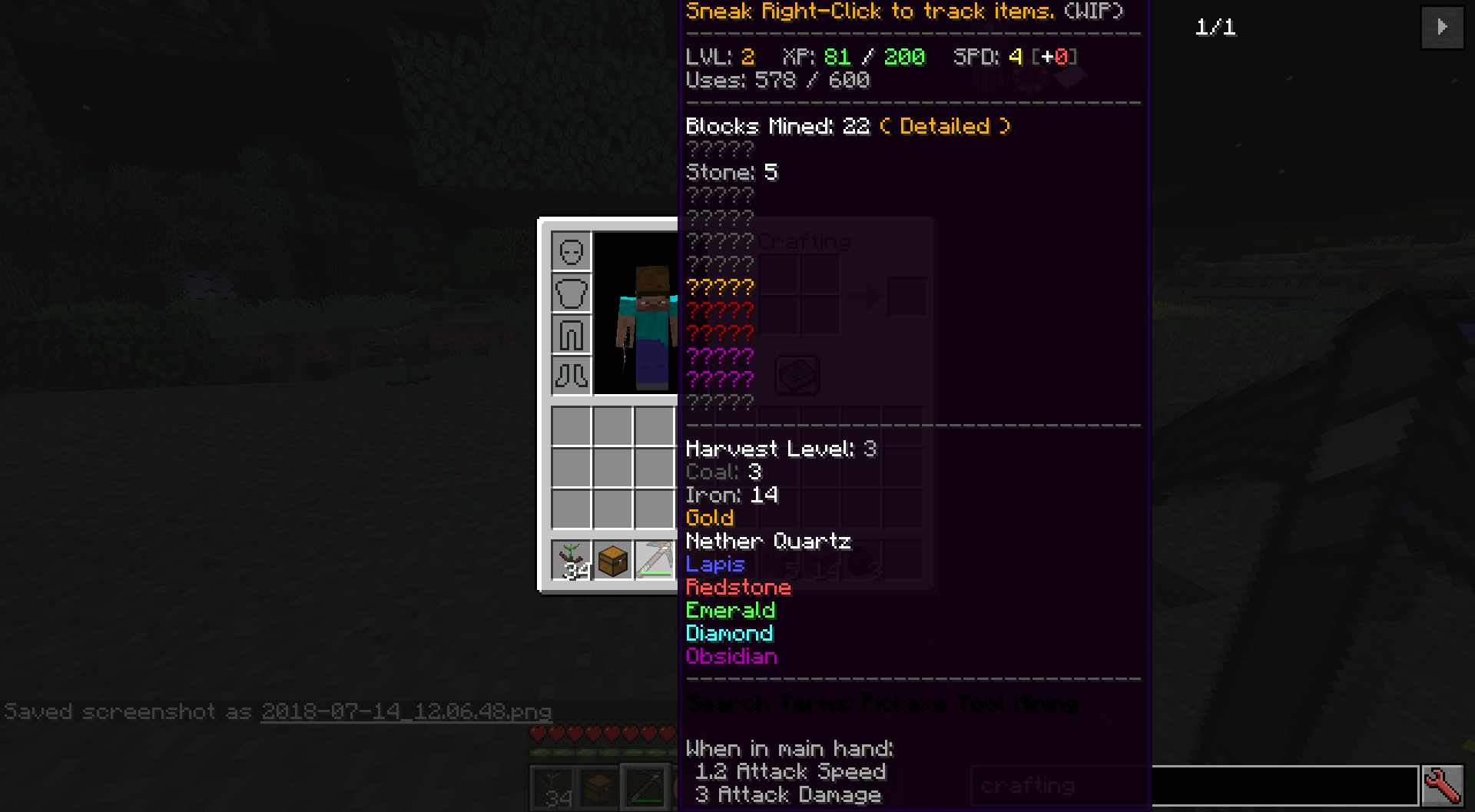This screenshot has width=1475, height=812.
Task: Select the chest item in the hotbar
Action: (x=612, y=559)
